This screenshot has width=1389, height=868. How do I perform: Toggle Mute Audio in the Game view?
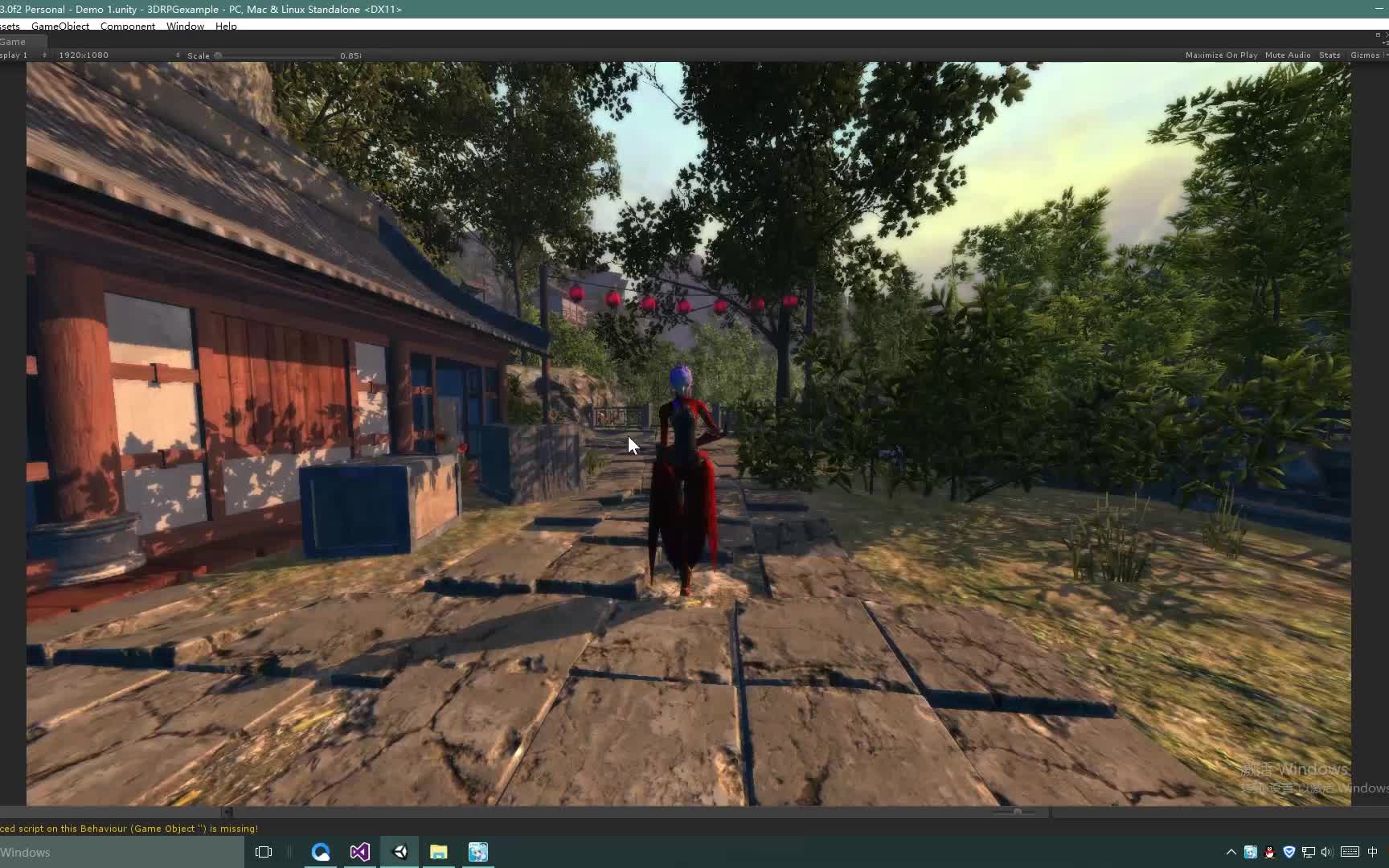1286,55
